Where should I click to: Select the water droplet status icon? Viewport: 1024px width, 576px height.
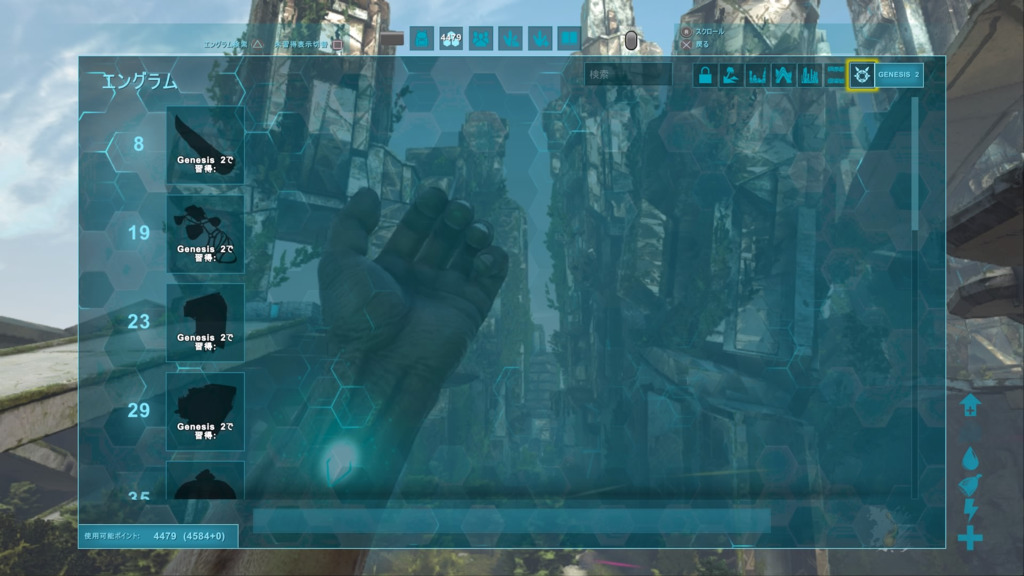point(969,458)
